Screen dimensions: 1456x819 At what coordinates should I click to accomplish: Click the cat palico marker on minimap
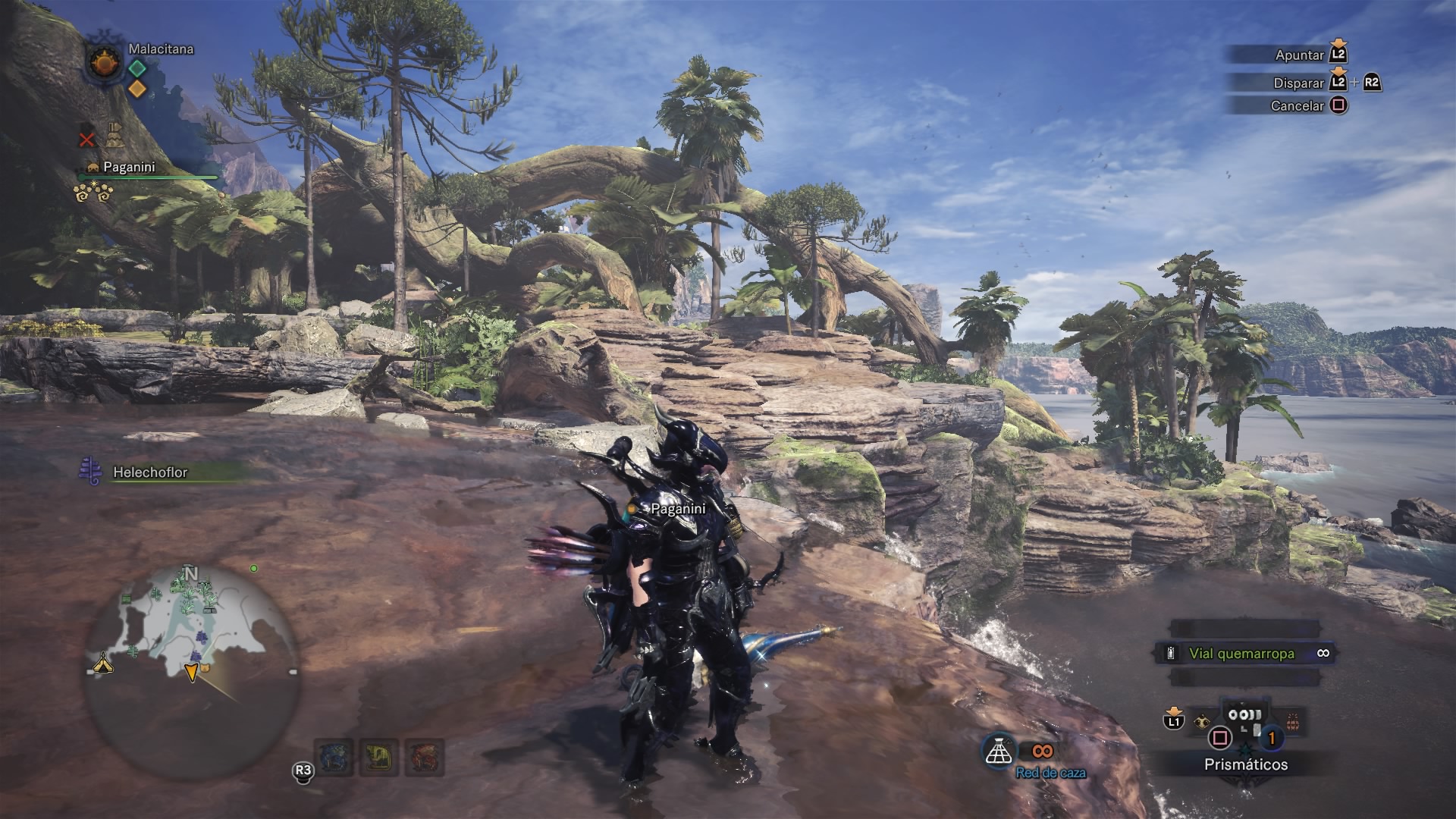pyautogui.click(x=205, y=668)
